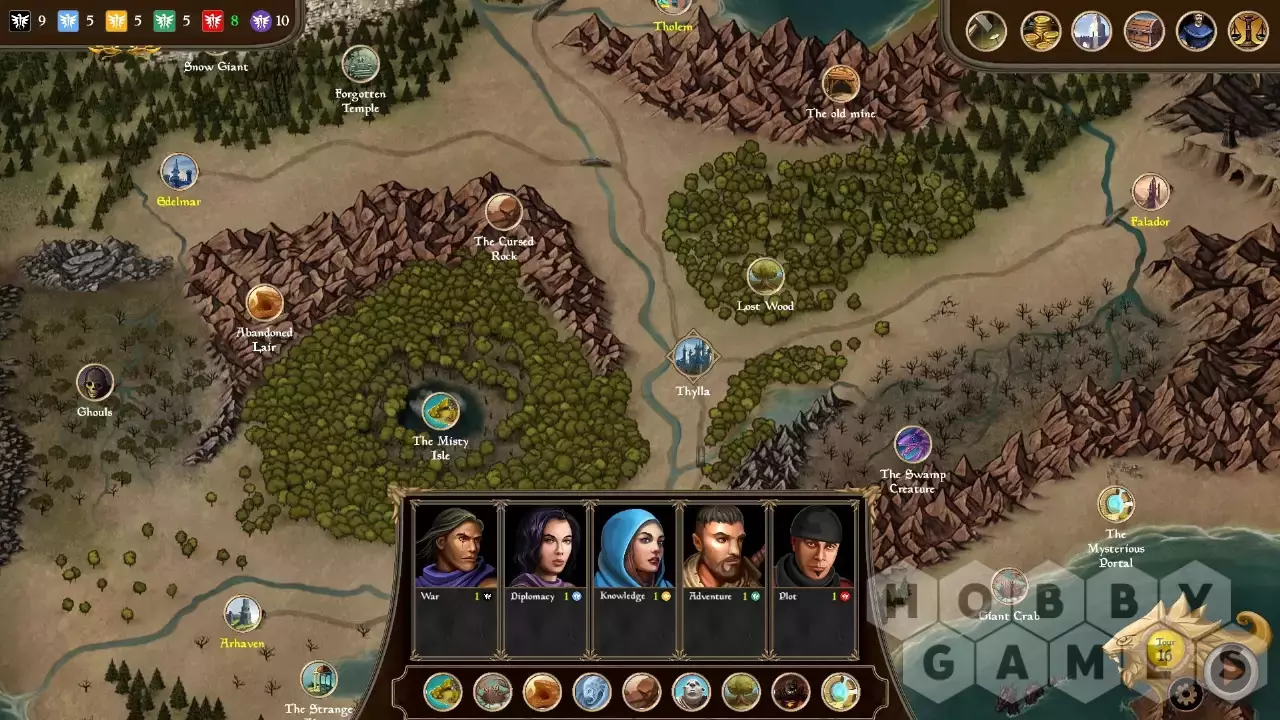Click the snow giant icon in bottom bar

click(691, 692)
